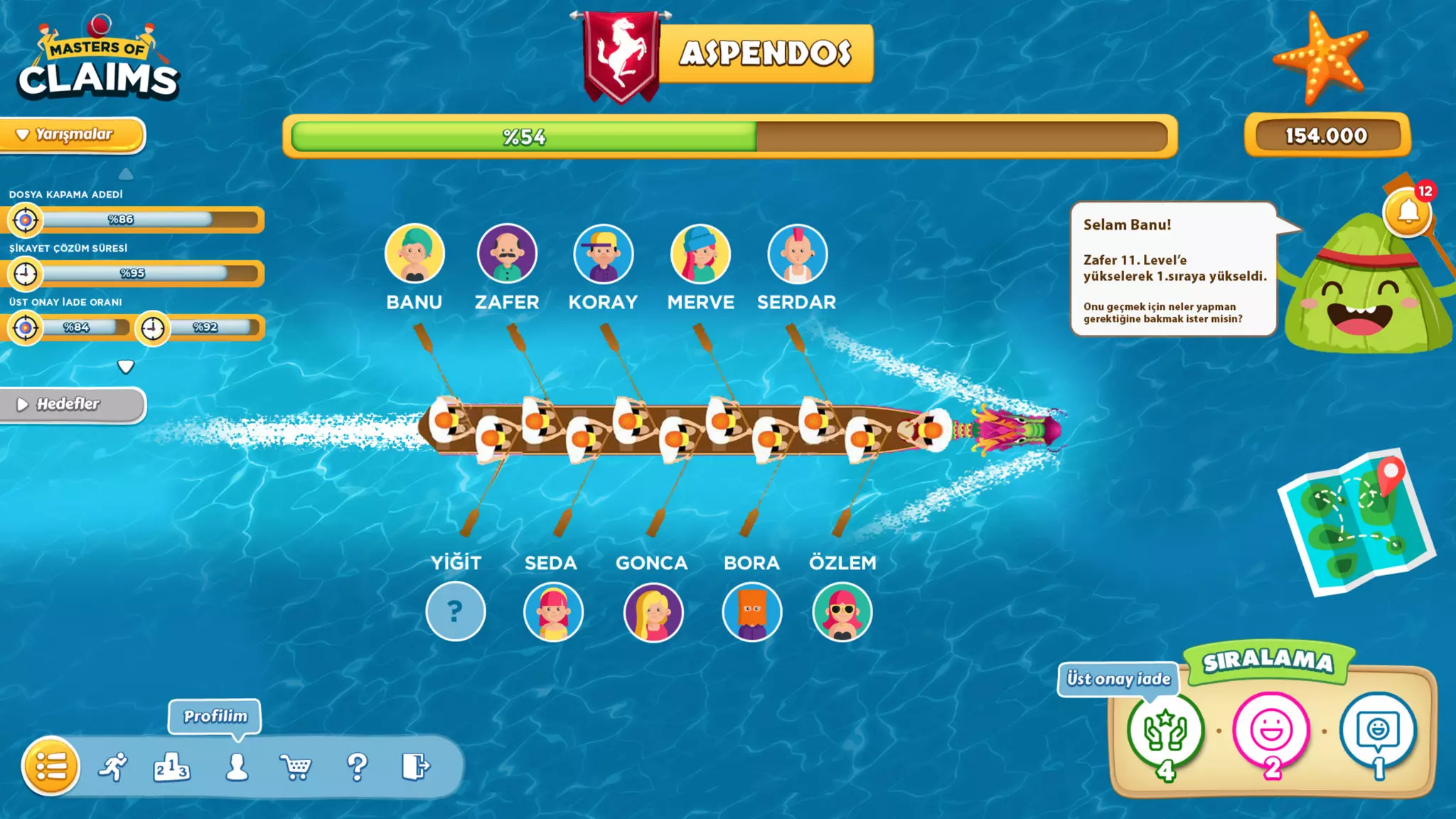The width and height of the screenshot is (1456, 819).
Task: Select the Üst onay iade ranking badge
Action: click(x=1165, y=732)
